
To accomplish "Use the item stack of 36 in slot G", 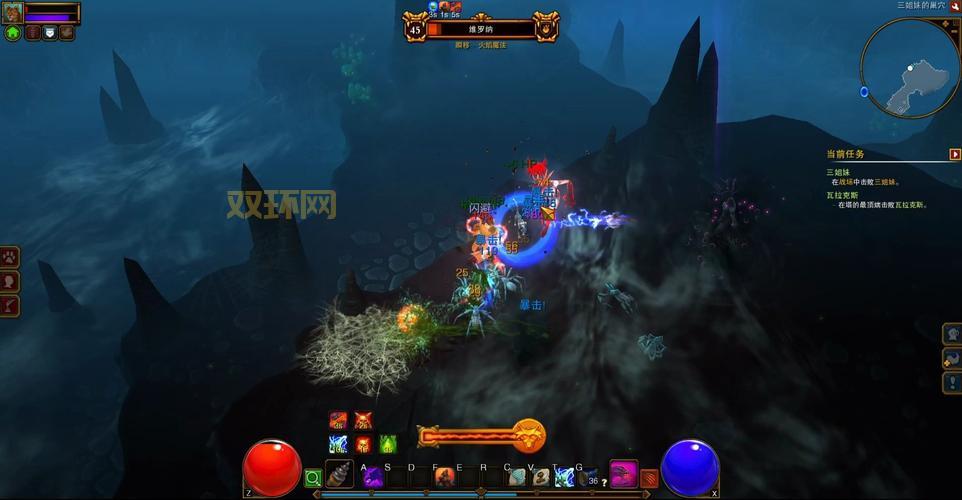I will (588, 477).
